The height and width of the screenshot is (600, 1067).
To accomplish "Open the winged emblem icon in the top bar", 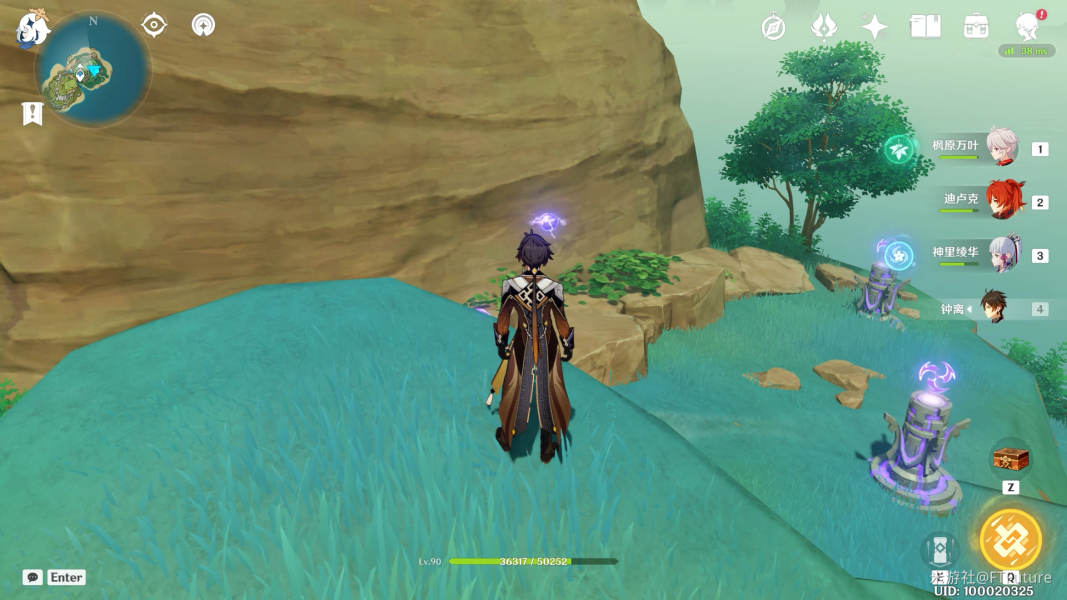I will (x=824, y=27).
